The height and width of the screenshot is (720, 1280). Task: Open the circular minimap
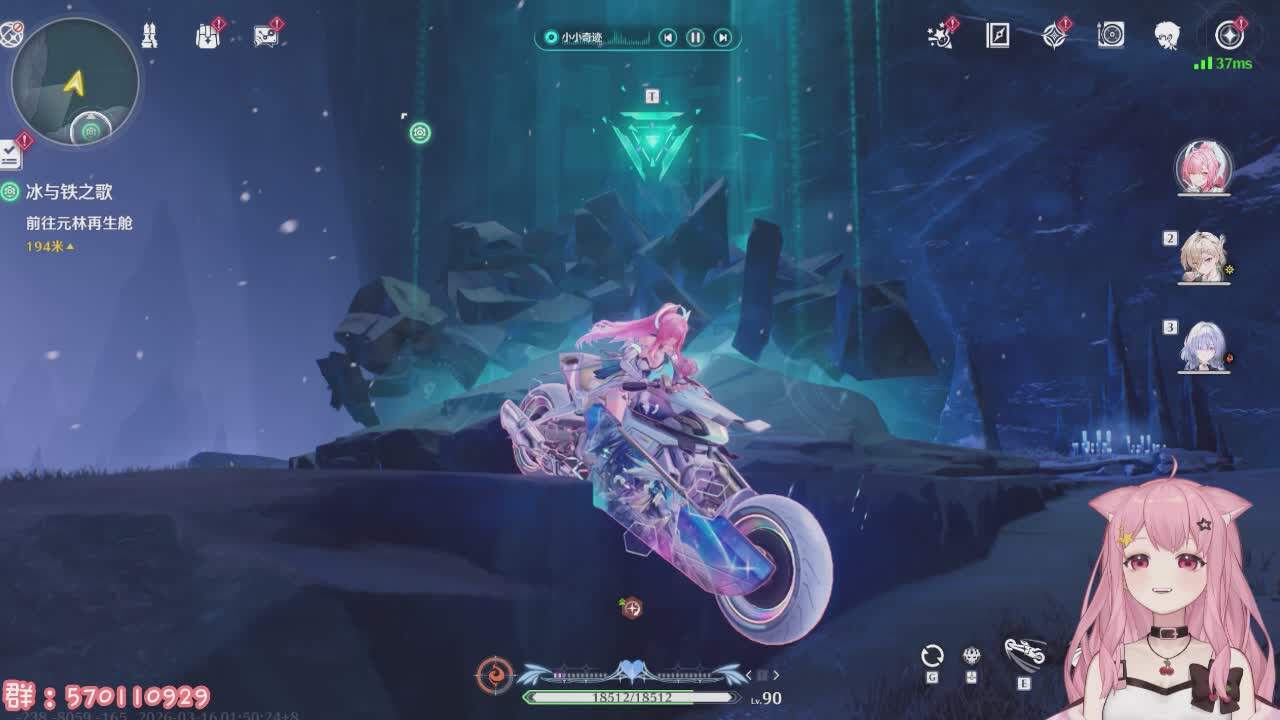(x=75, y=81)
